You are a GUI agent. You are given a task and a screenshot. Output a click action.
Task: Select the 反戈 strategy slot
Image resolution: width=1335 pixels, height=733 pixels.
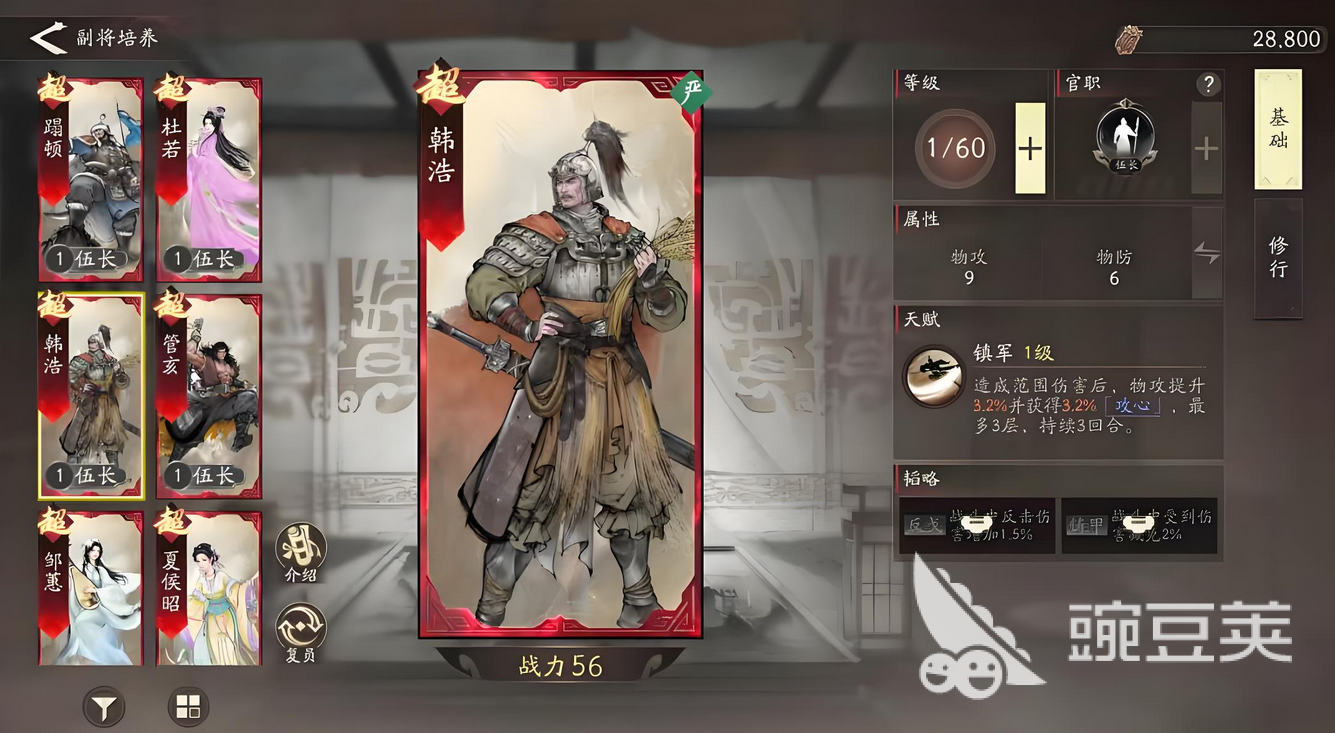(x=977, y=524)
